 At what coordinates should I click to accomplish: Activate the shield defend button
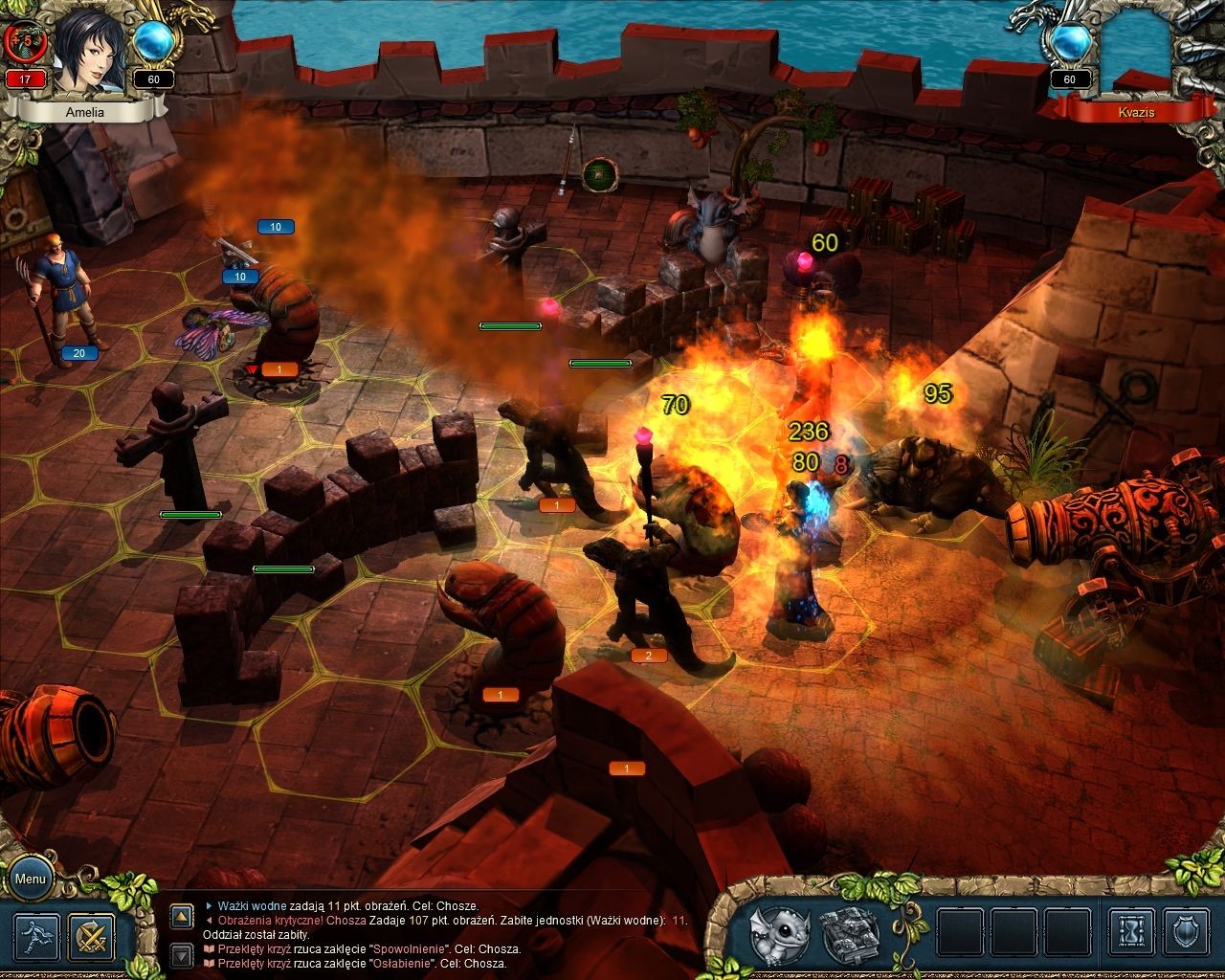(1186, 935)
